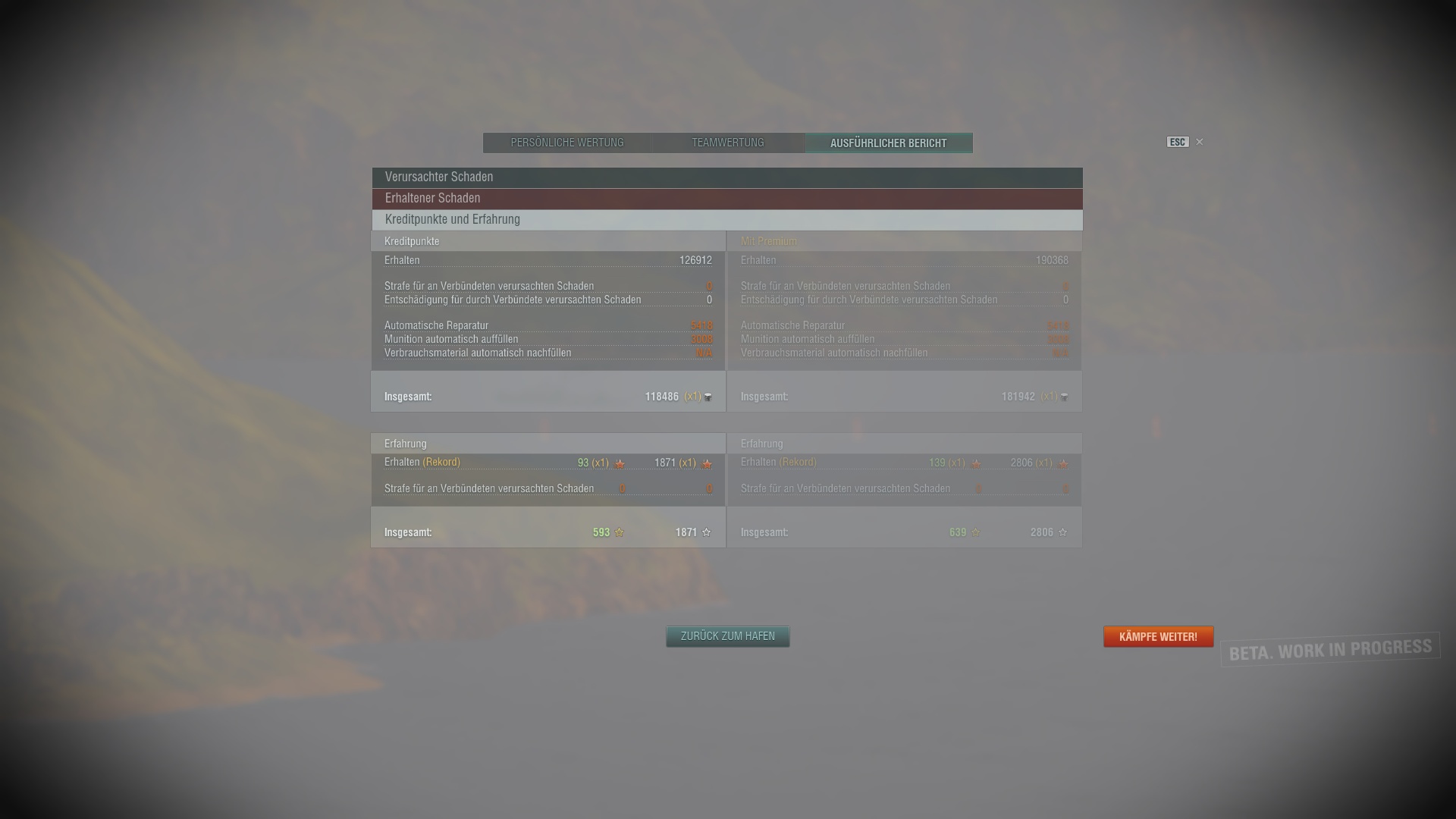This screenshot has width=1456, height=819.
Task: Click the credits coin icon beside 118486
Action: click(707, 397)
